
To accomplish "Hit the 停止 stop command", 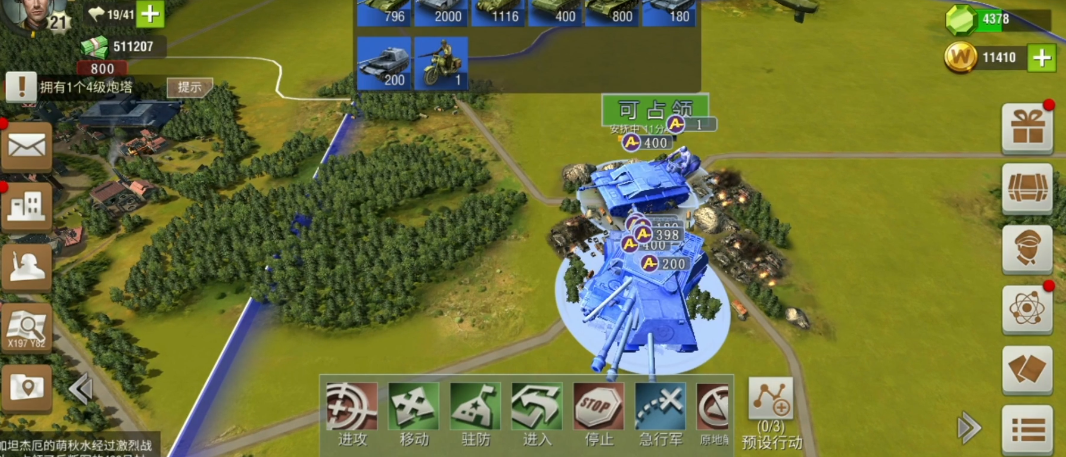I will (x=598, y=413).
